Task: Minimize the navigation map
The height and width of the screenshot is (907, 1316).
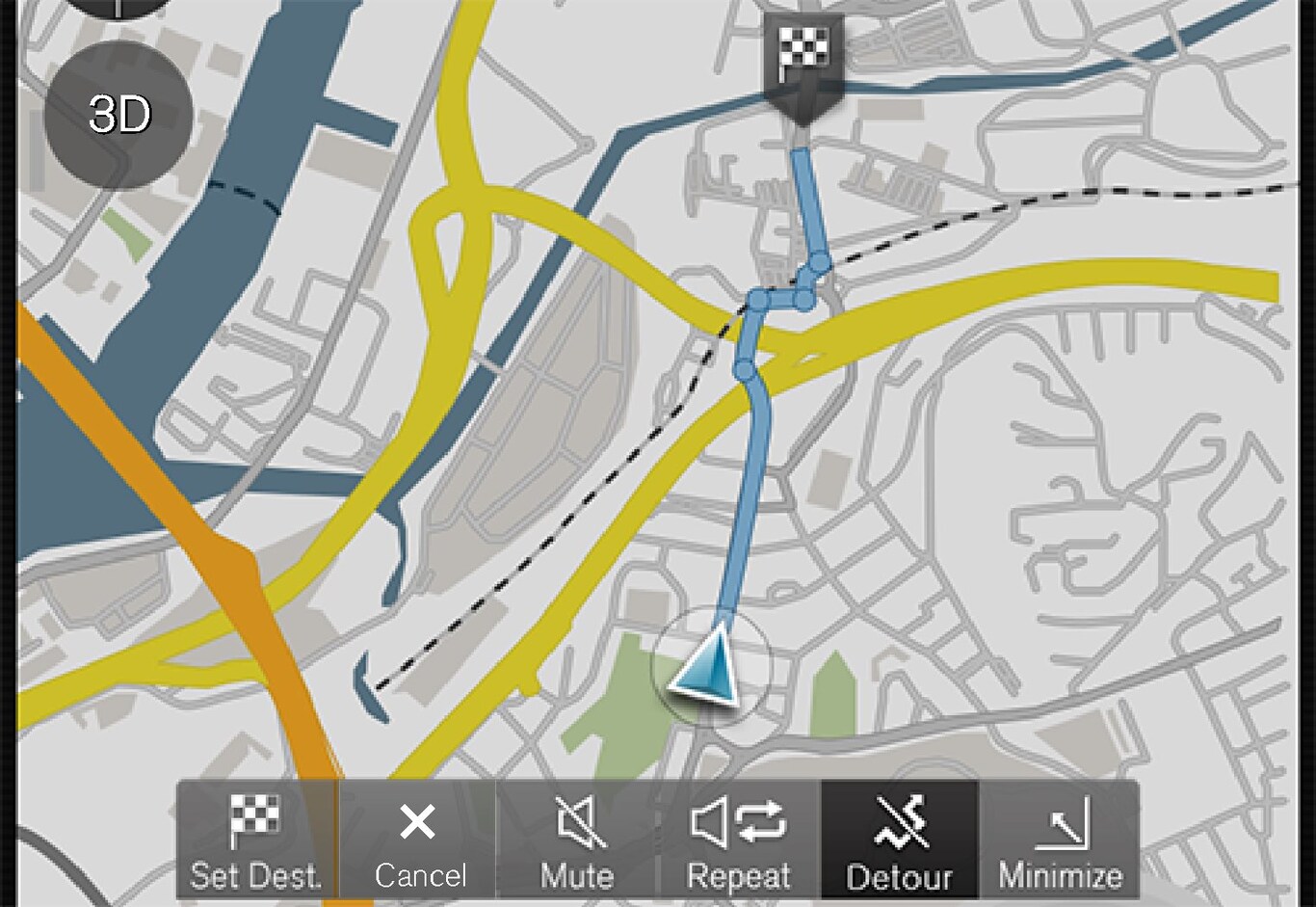Action: coord(1060,840)
